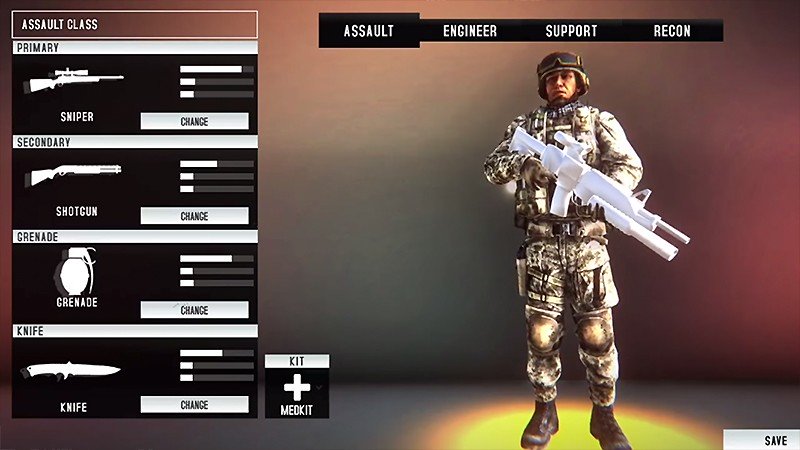The image size is (800, 450).
Task: Select the Engineer class tab
Action: click(470, 31)
